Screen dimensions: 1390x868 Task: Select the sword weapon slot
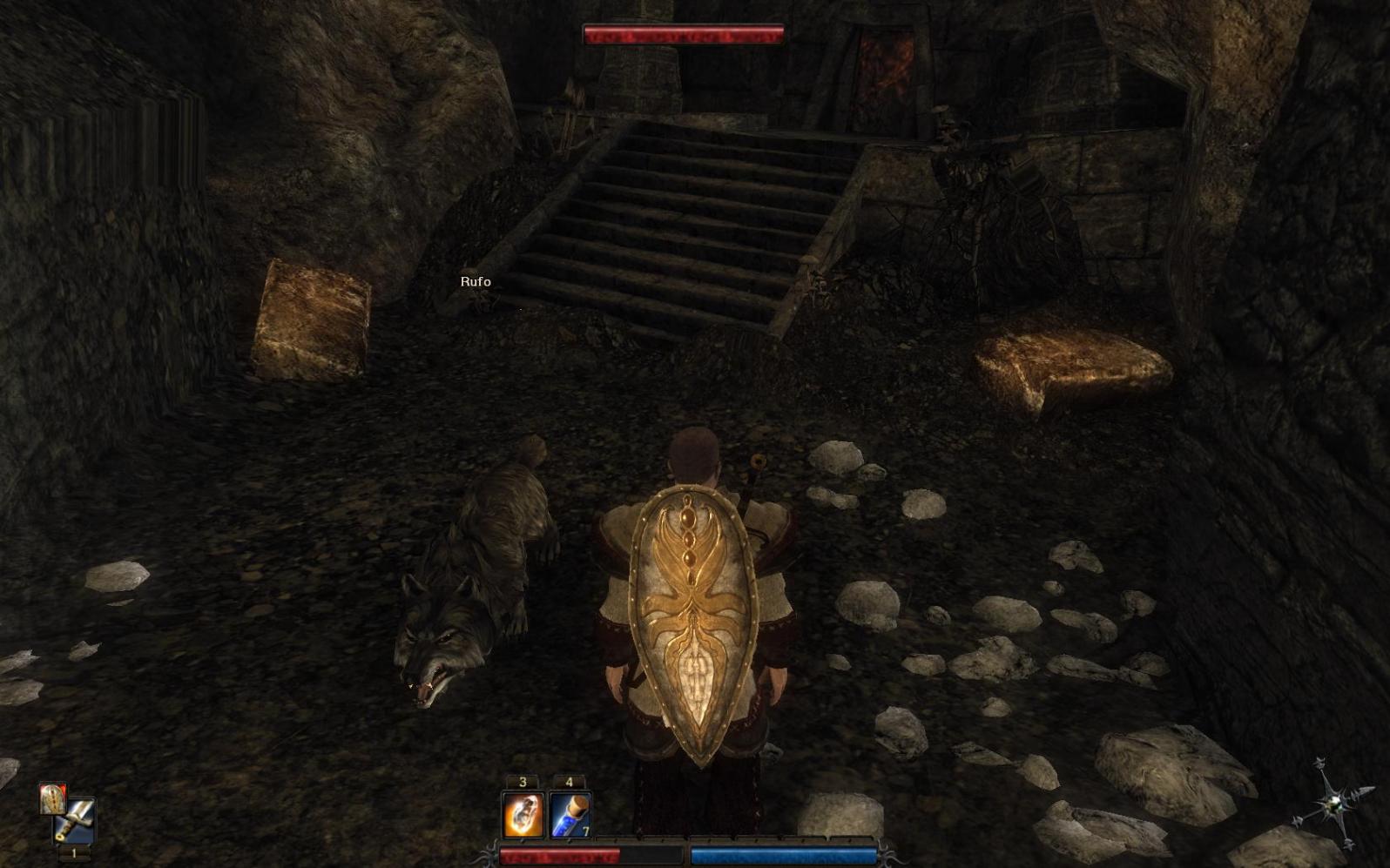78,820
